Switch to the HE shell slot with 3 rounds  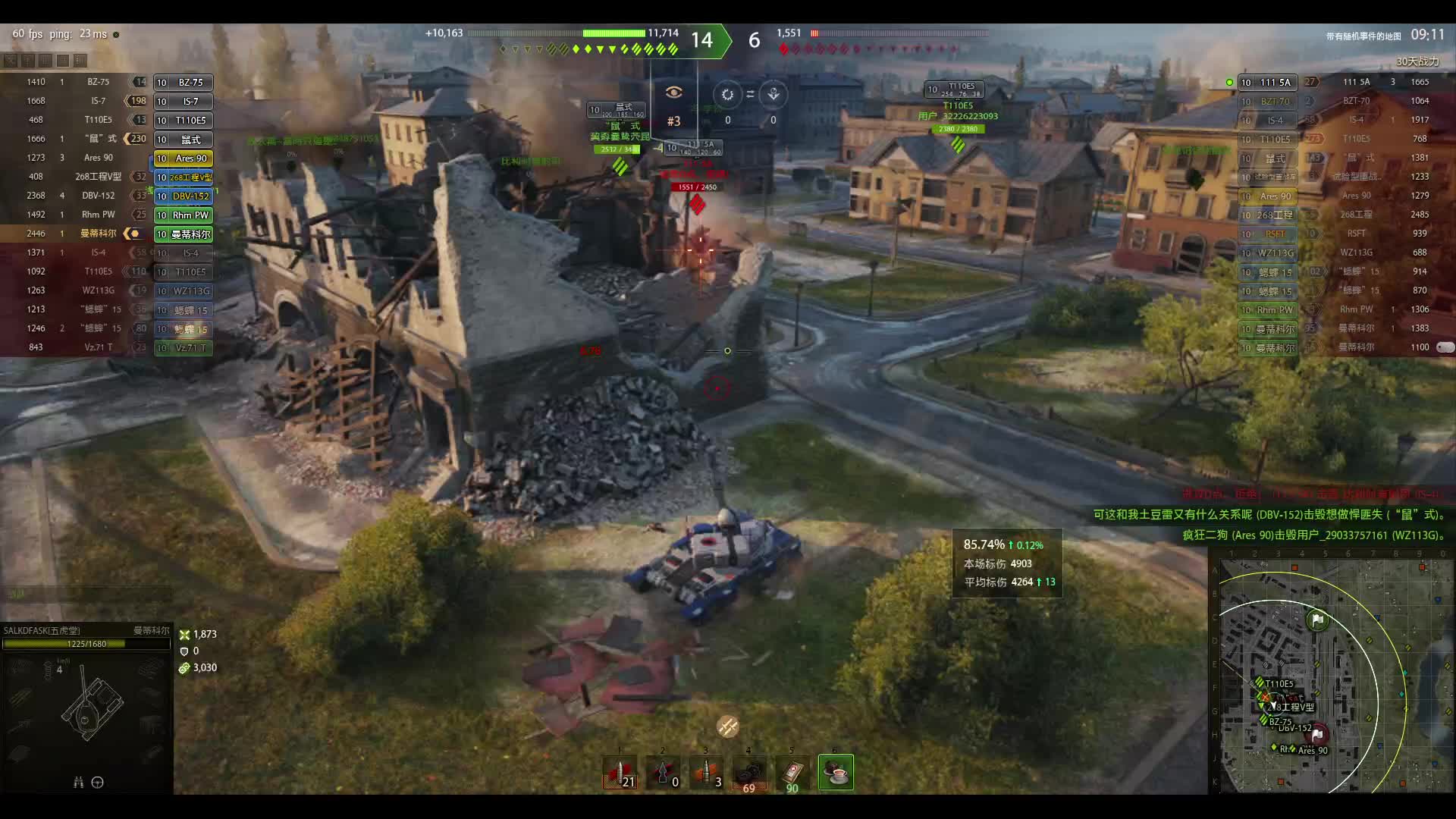[707, 773]
